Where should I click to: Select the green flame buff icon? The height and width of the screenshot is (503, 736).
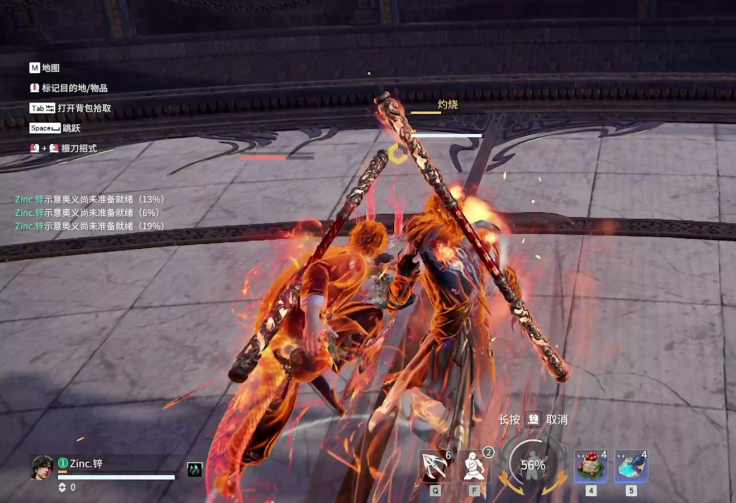(195, 469)
